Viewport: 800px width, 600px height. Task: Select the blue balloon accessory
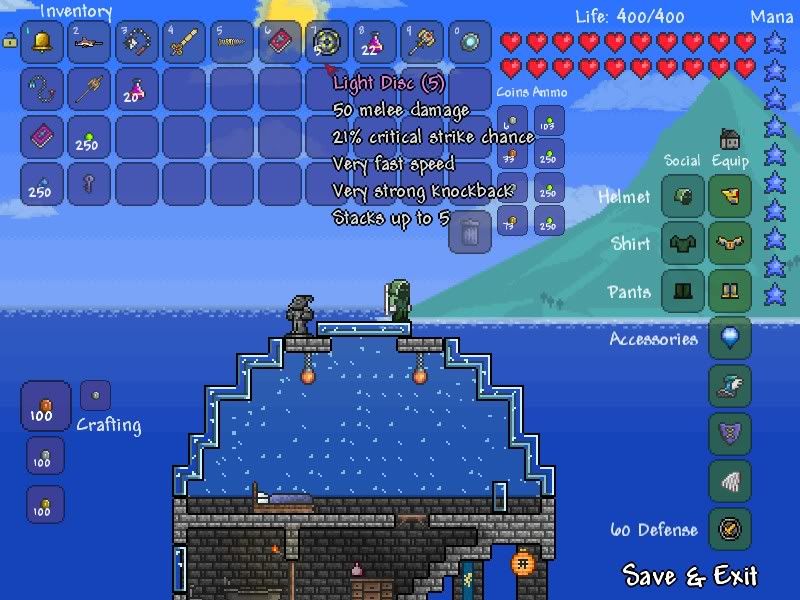point(730,338)
